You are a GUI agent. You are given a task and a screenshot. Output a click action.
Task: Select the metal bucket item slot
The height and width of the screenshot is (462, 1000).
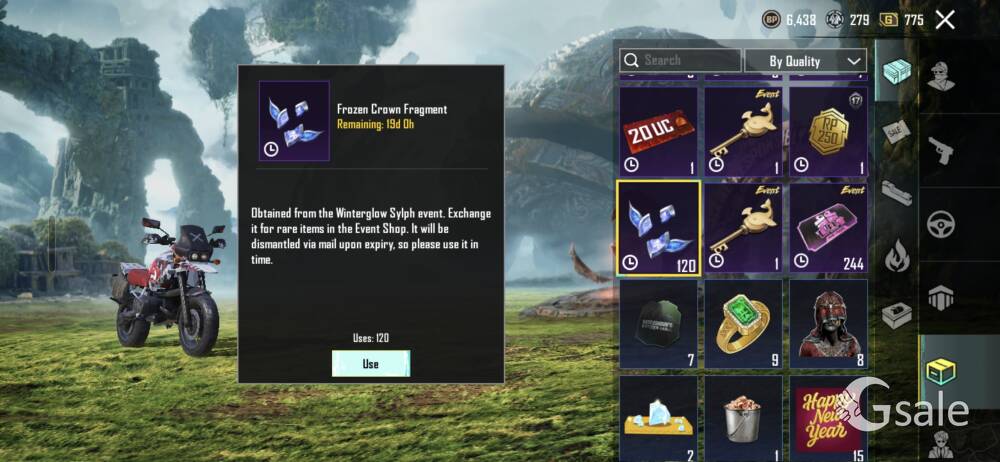pyautogui.click(x=743, y=415)
